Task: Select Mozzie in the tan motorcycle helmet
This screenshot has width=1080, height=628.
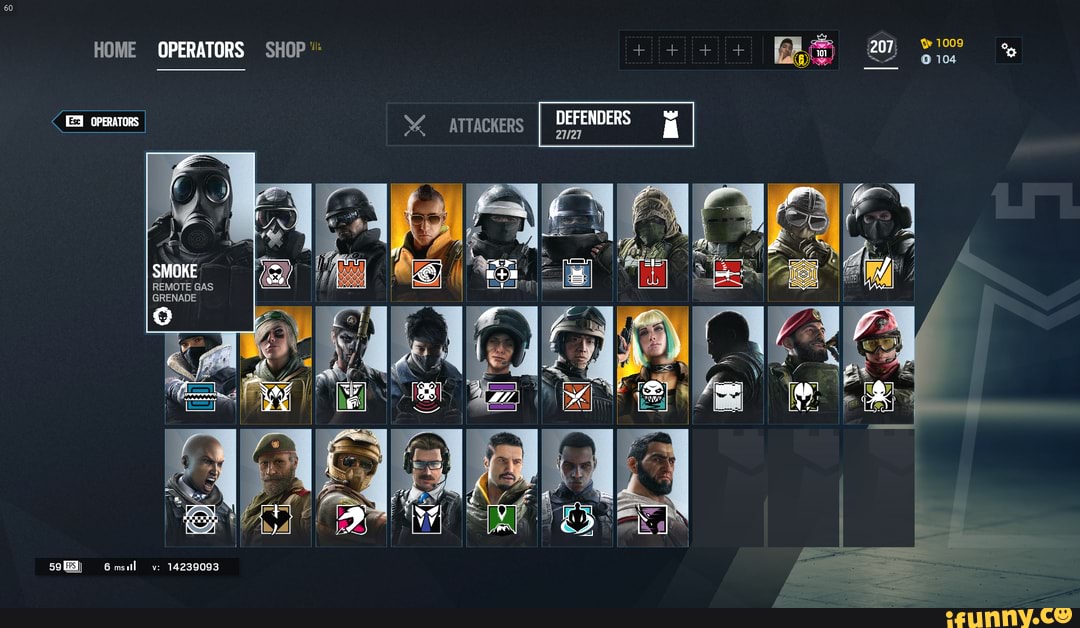Action: click(351, 488)
